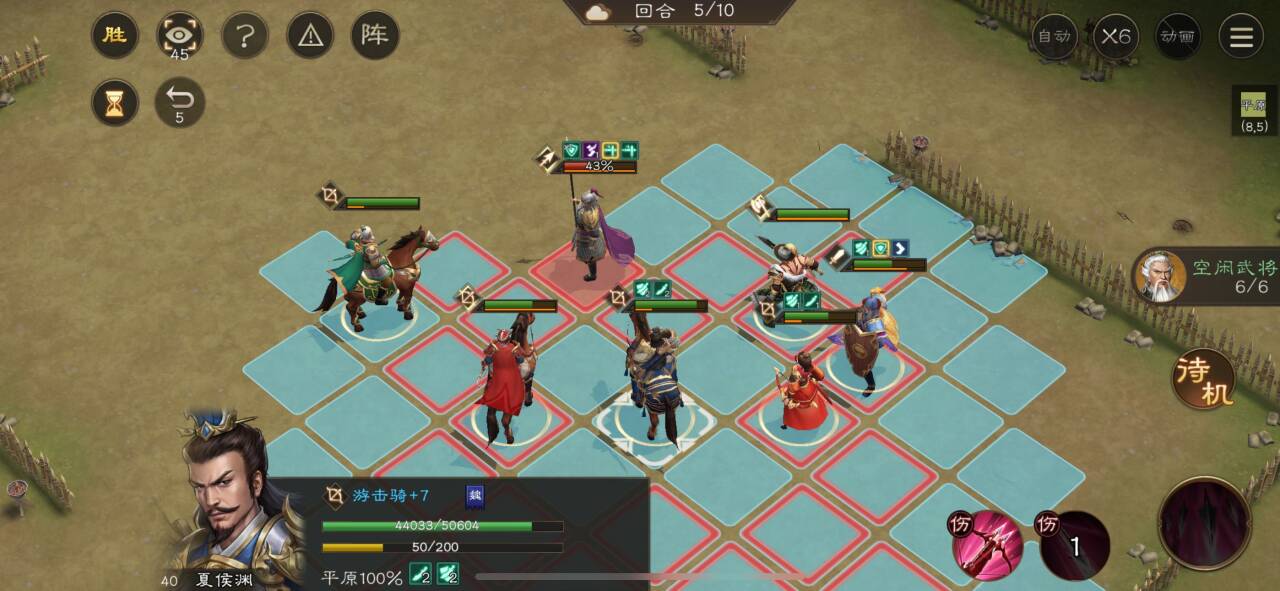
Task: Activate the pink spear skill icon
Action: (x=987, y=545)
